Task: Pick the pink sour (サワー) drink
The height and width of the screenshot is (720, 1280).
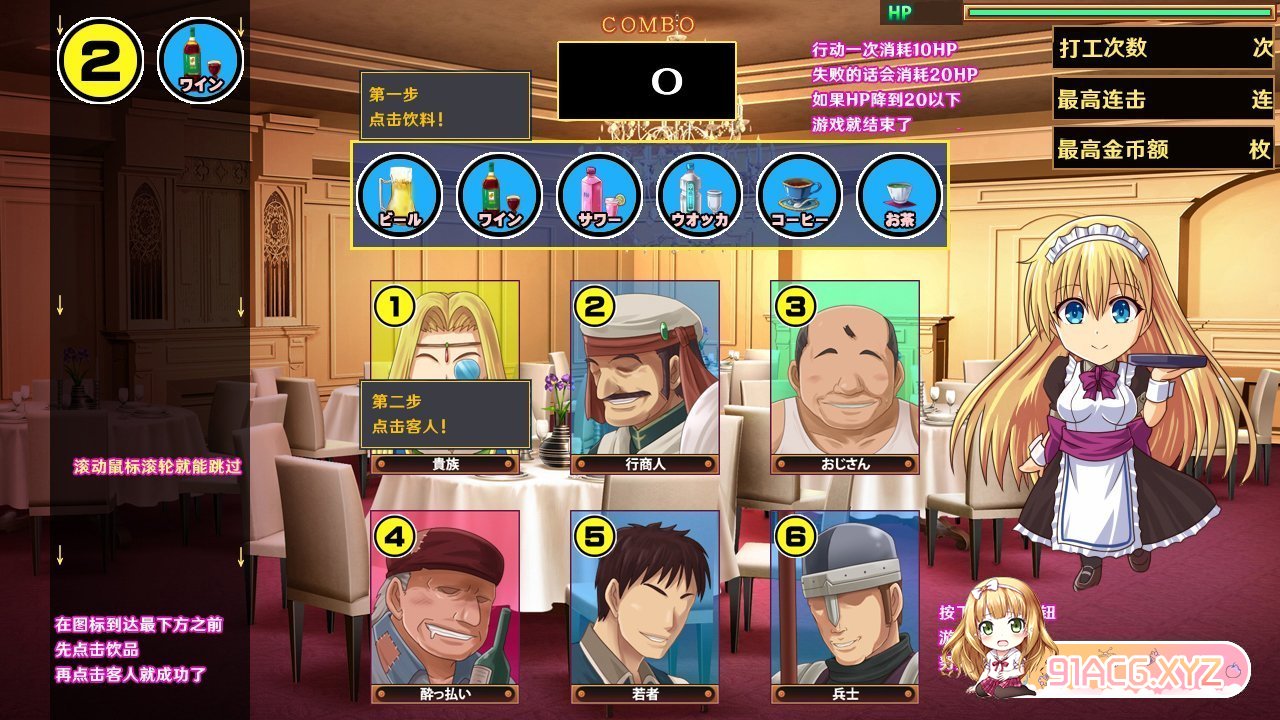Action: [600, 195]
